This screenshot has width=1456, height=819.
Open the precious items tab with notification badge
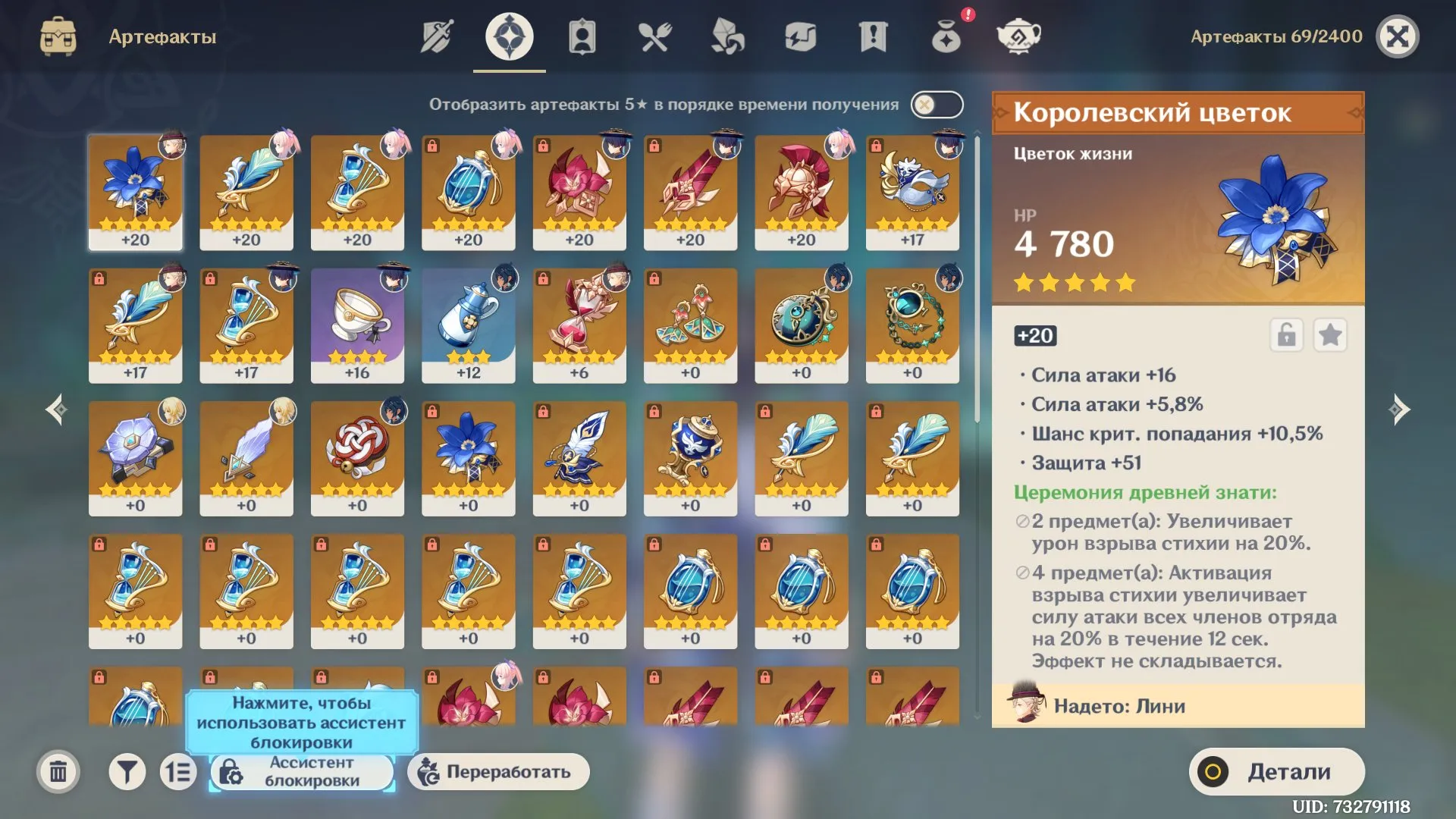[946, 35]
